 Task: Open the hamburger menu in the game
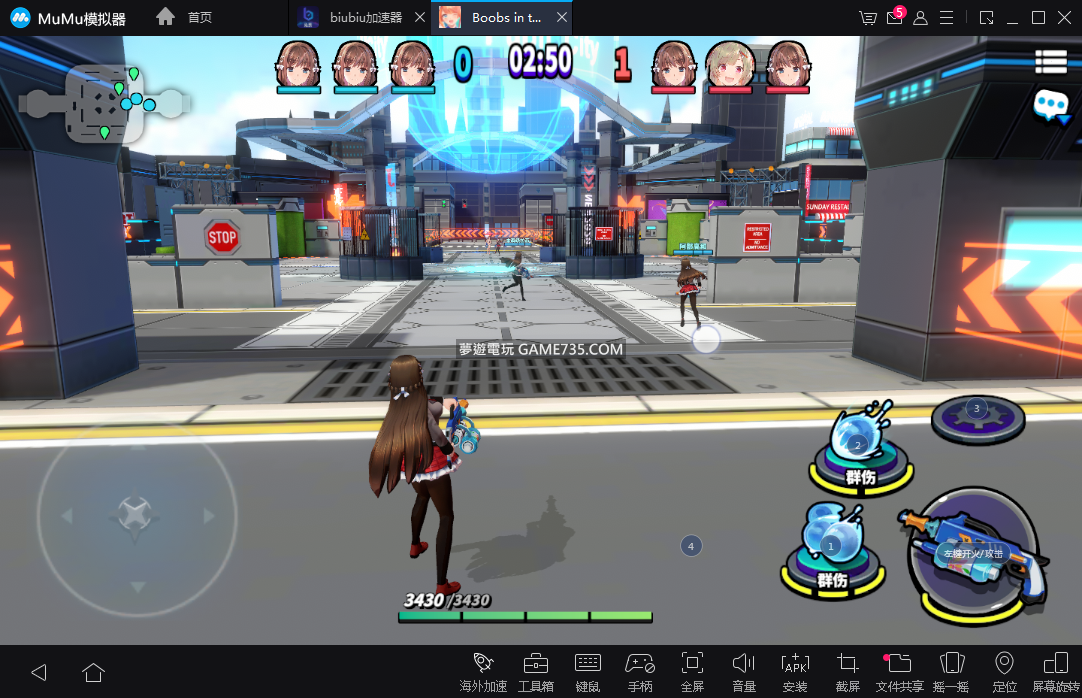pos(1051,62)
